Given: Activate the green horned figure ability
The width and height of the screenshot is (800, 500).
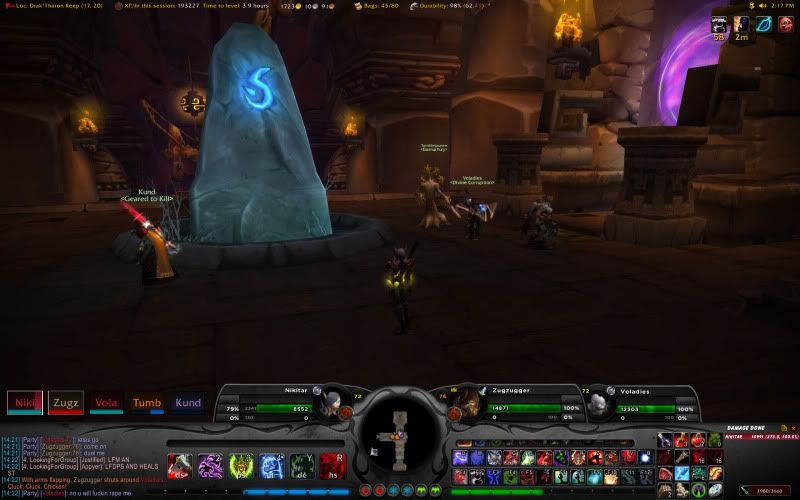Looking at the screenshot, I should (242, 466).
